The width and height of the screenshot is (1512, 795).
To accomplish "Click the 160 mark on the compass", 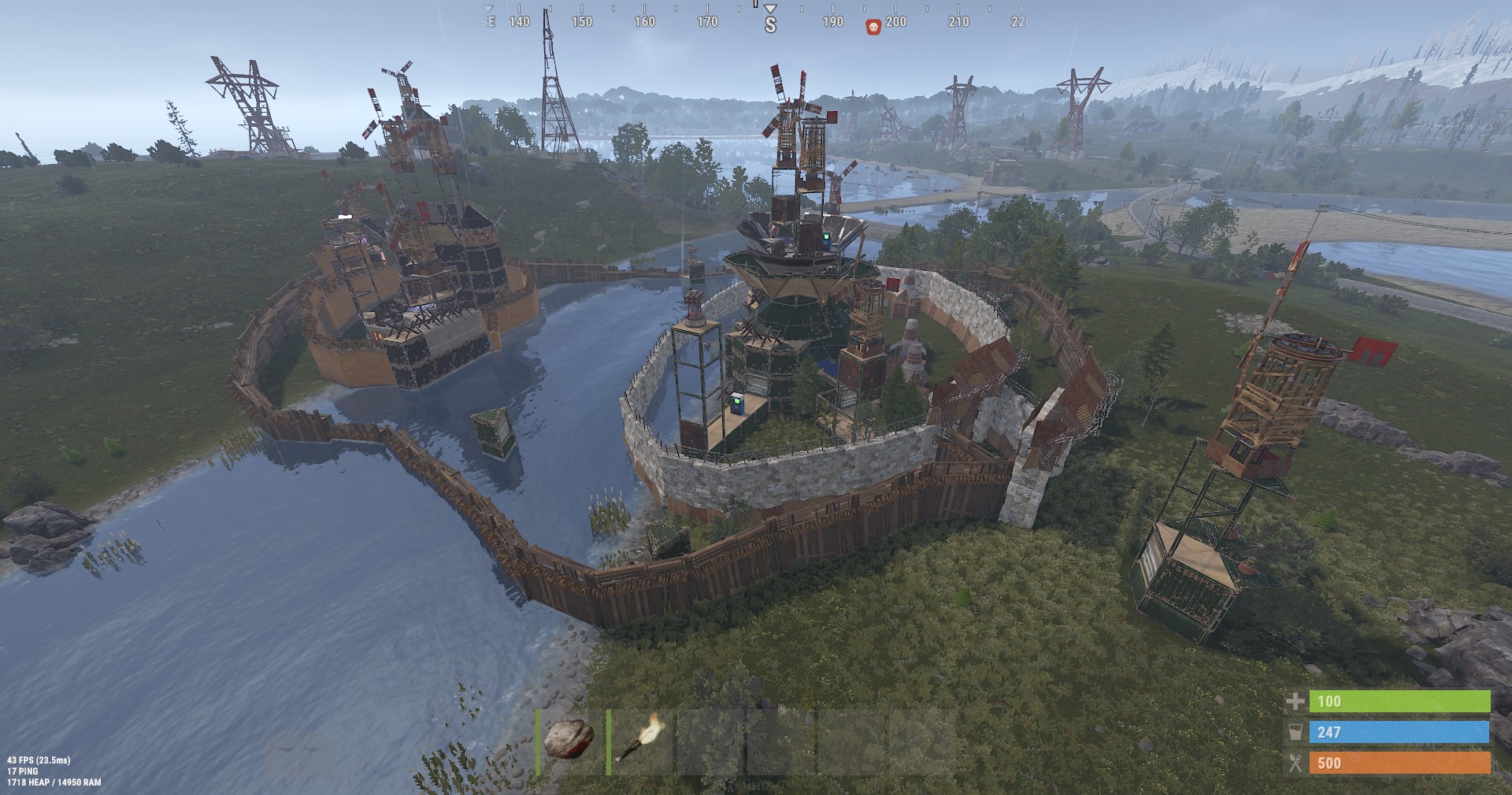I will coord(644,23).
